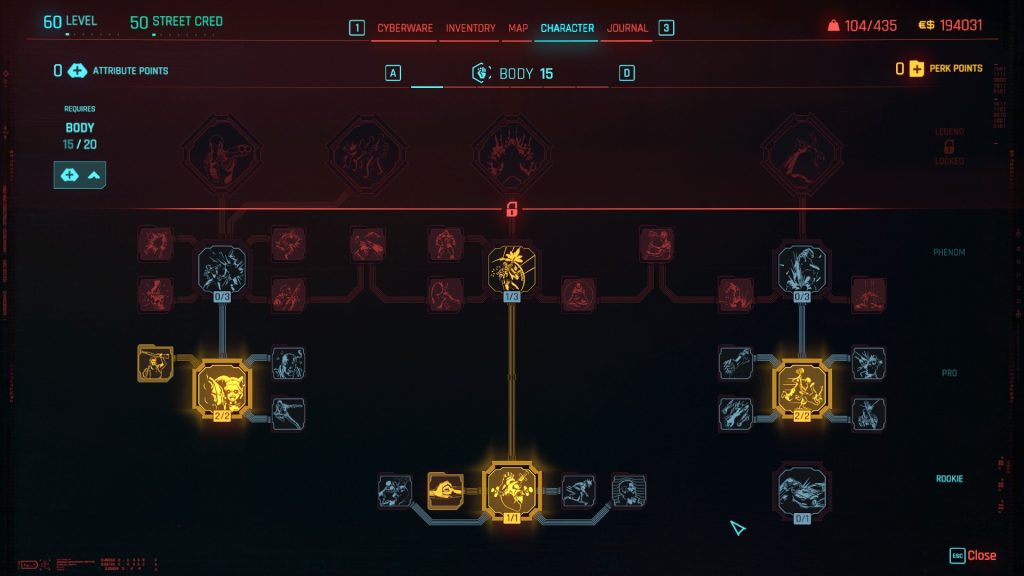Click the padlock on the locked tier line
The width and height of the screenshot is (1024, 576).
coord(511,210)
